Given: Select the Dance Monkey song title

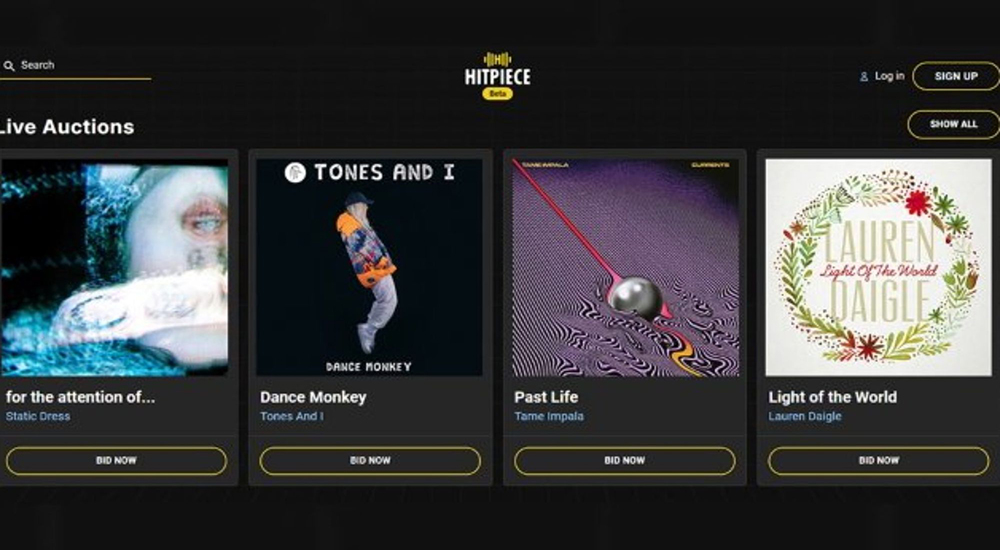Looking at the screenshot, I should point(313,397).
